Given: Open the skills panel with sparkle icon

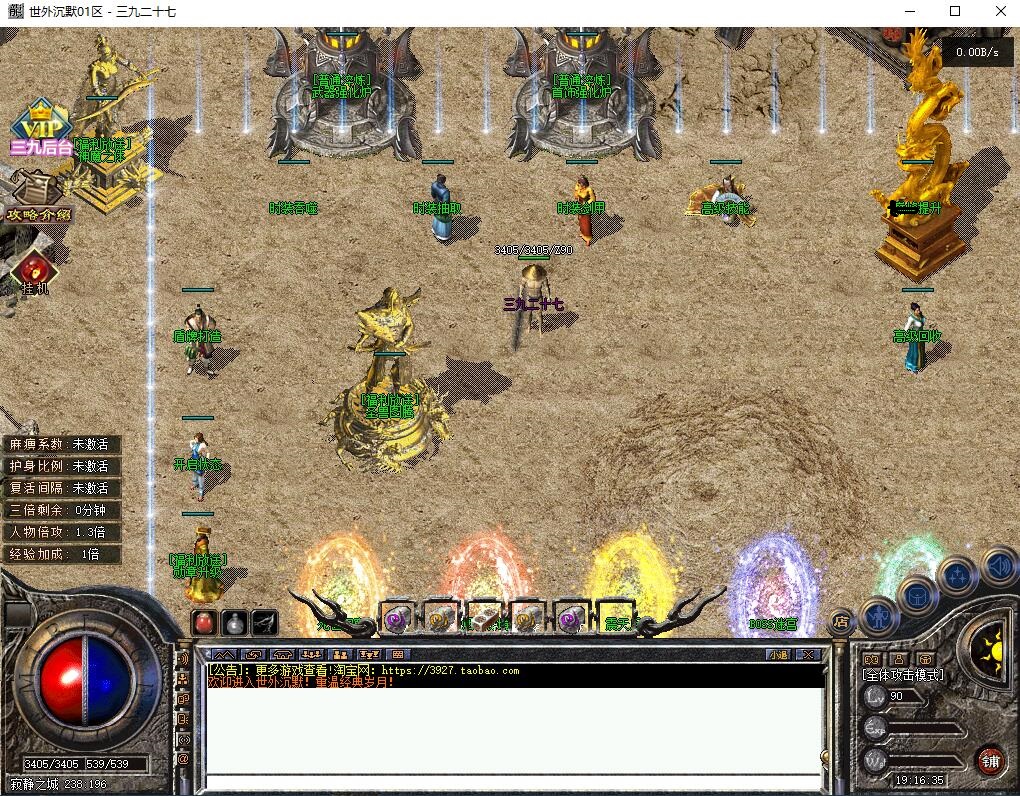Looking at the screenshot, I should point(957,575).
